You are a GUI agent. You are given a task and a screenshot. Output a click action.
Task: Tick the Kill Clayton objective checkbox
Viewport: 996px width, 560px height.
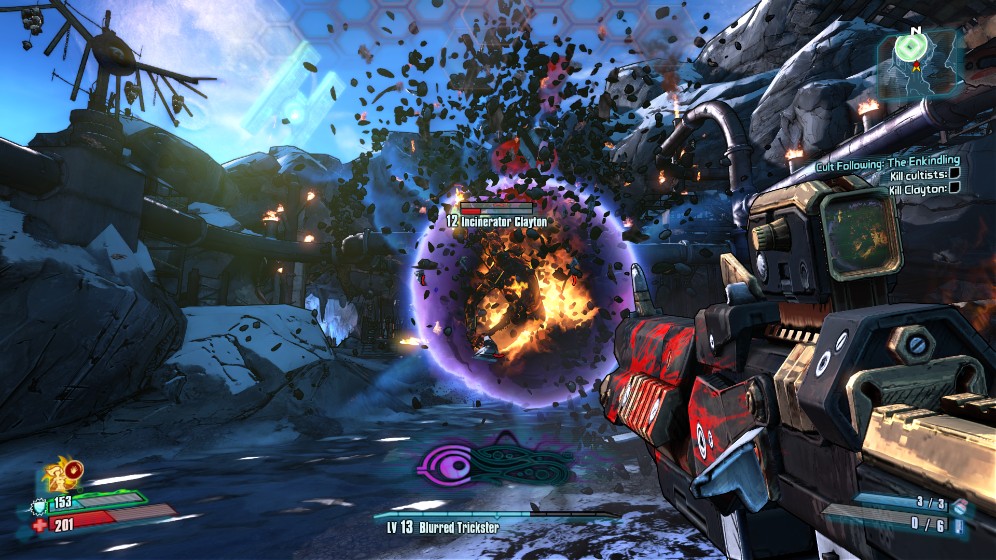[954, 187]
